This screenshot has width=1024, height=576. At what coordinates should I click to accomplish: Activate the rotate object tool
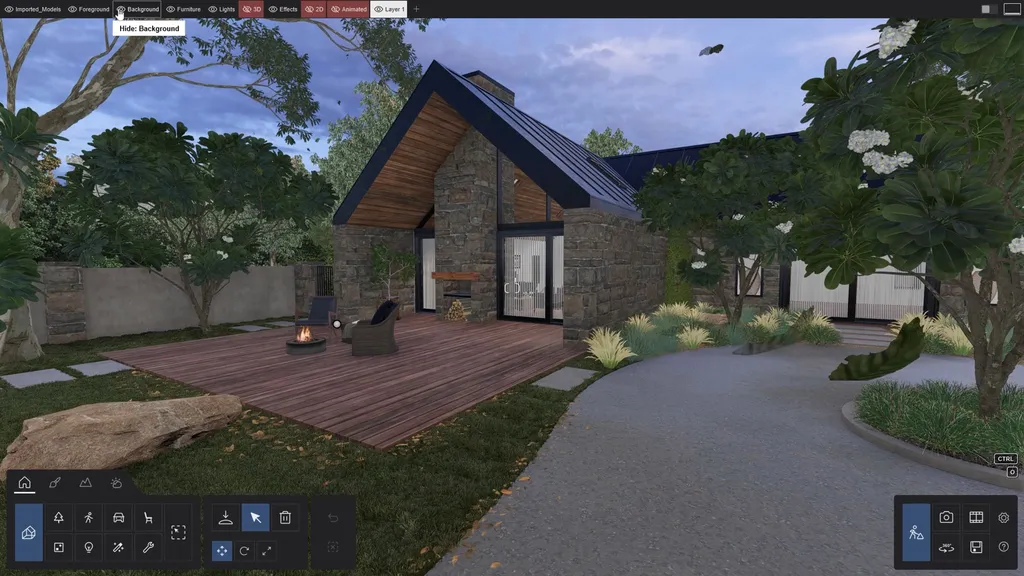(244, 551)
